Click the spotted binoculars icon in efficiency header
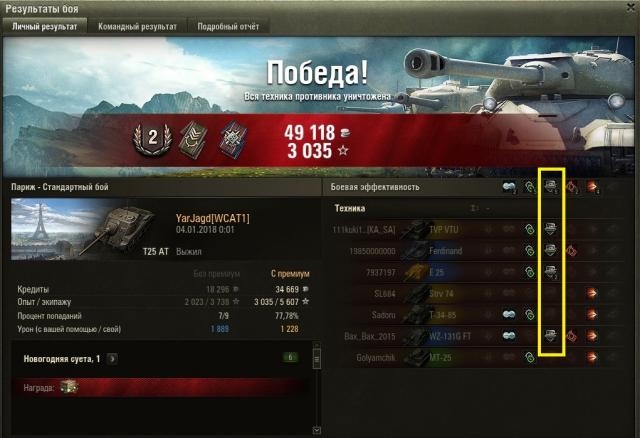The image size is (640, 438). [x=508, y=187]
